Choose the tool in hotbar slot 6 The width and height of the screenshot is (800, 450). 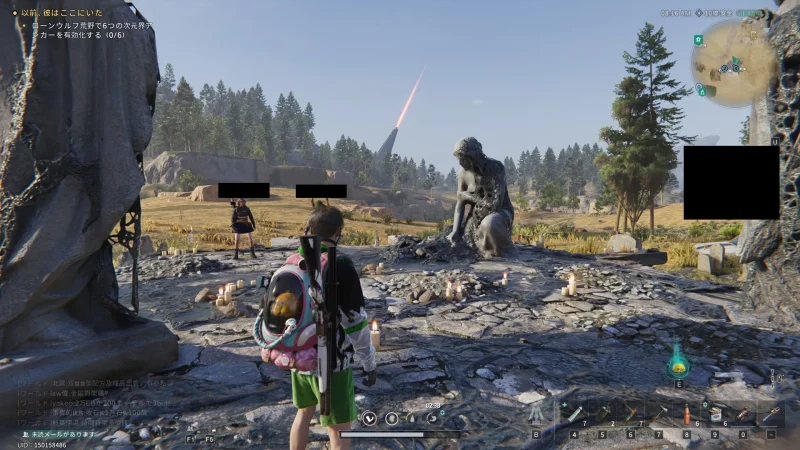click(x=631, y=414)
